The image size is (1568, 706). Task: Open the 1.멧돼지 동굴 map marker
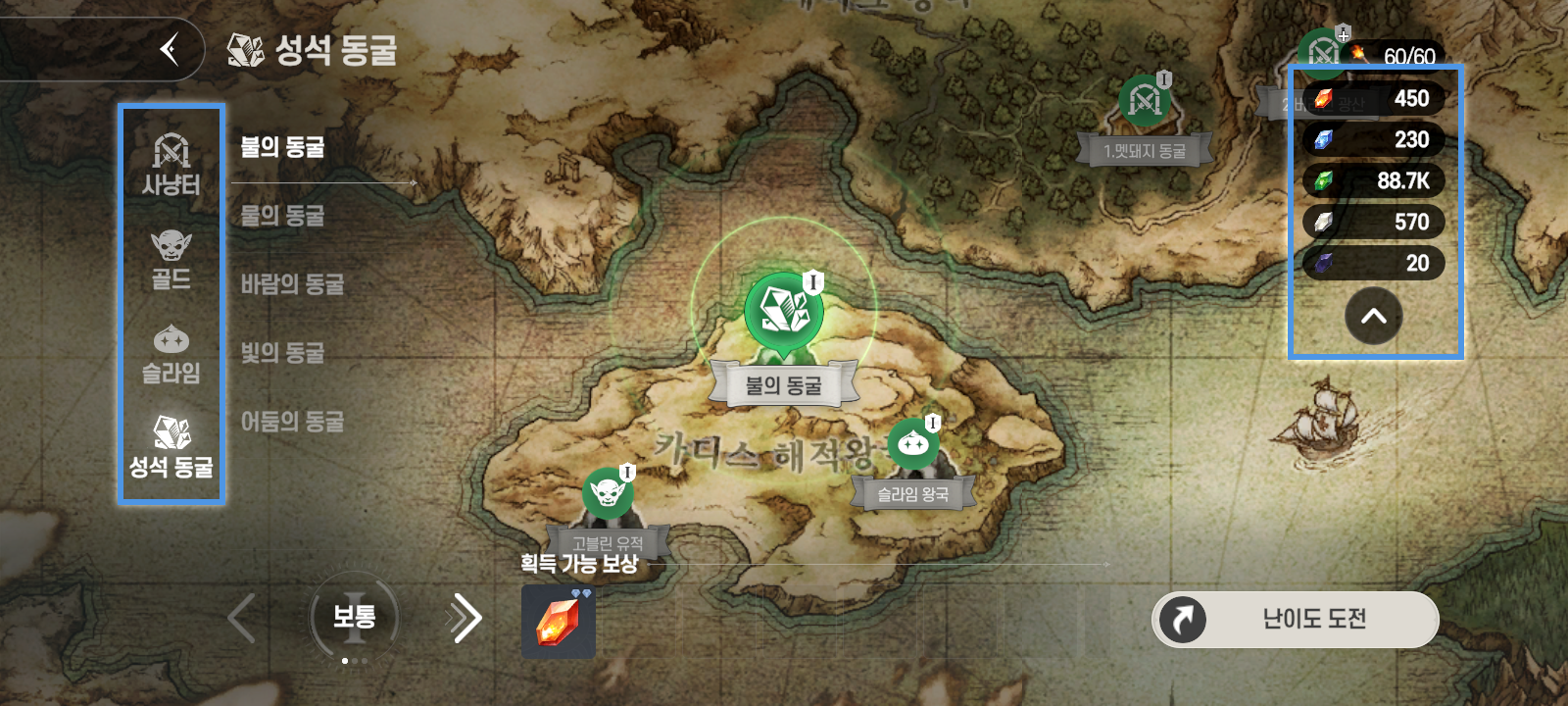(1144, 101)
